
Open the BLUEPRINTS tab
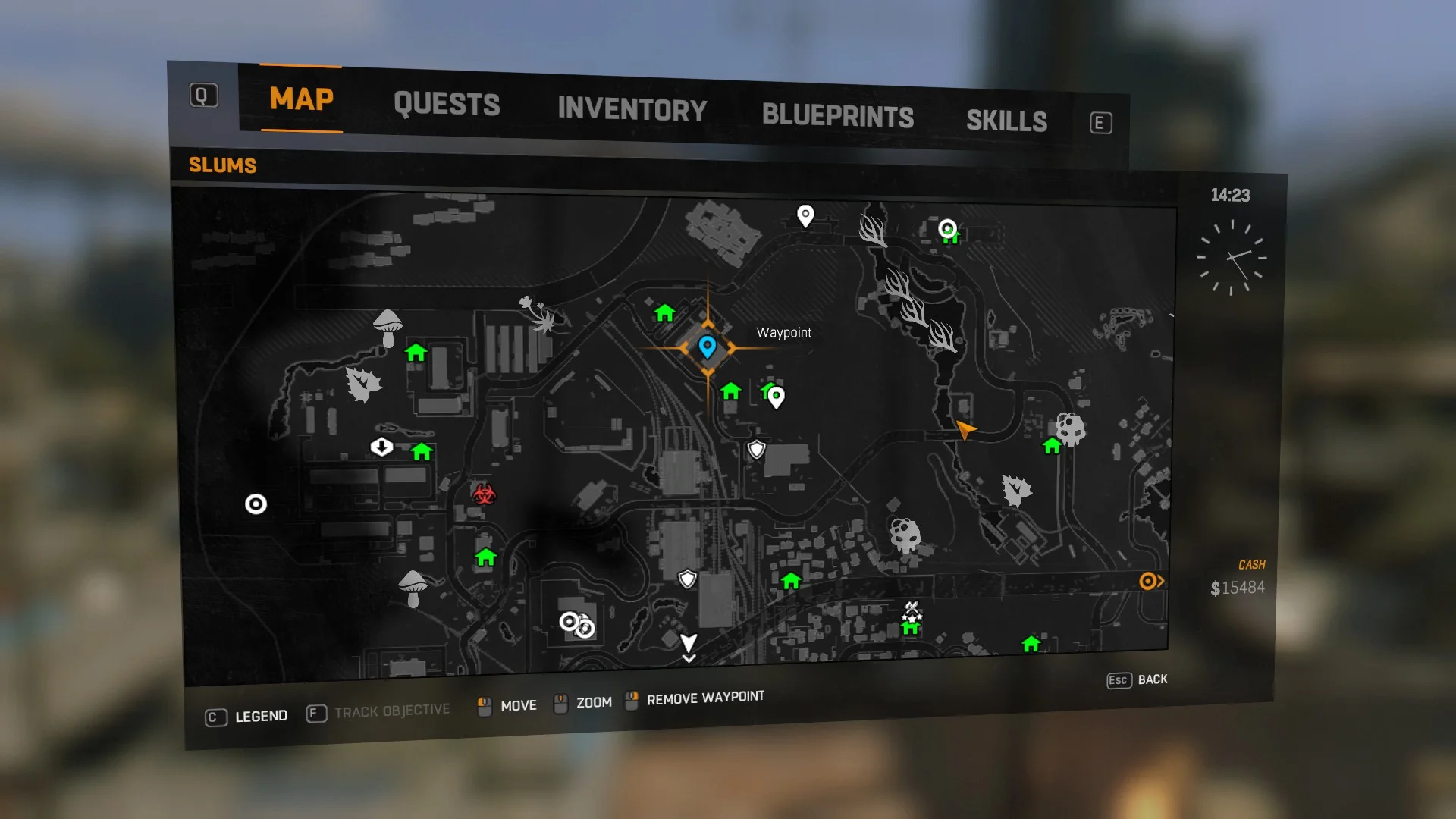click(x=839, y=116)
